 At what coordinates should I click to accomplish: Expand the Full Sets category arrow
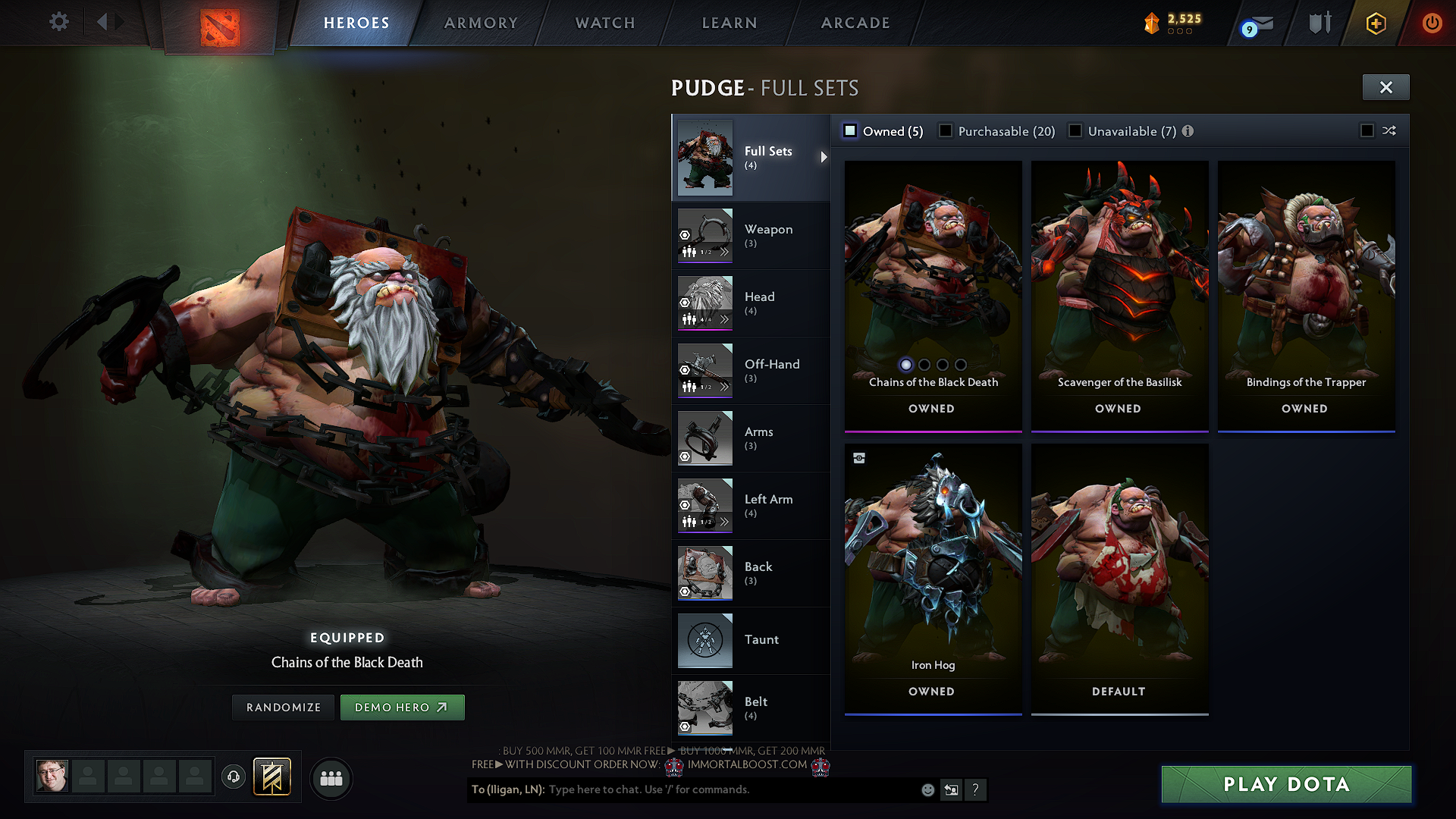click(x=824, y=158)
